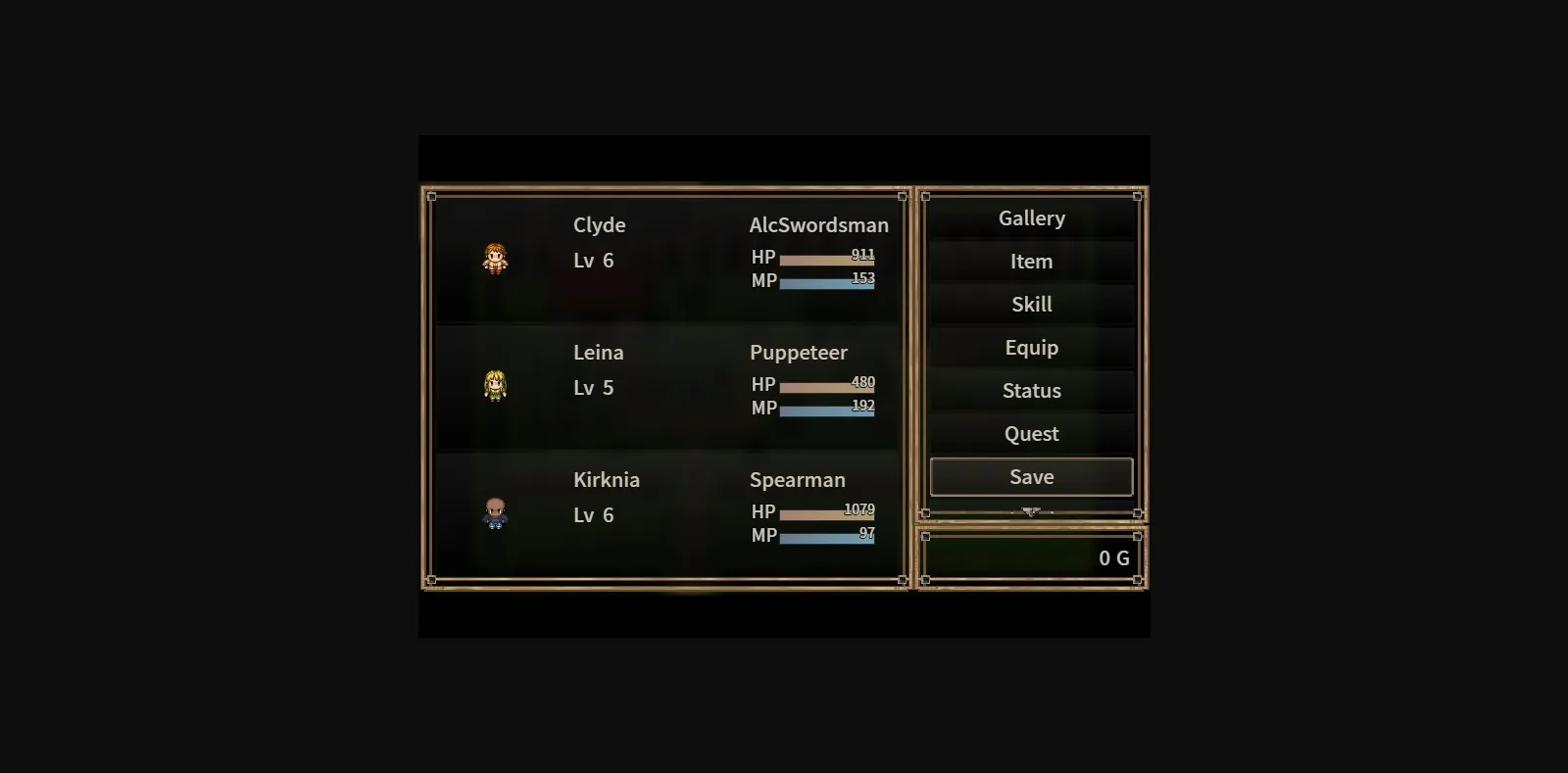Image resolution: width=1568 pixels, height=773 pixels.
Task: Open the Gallery menu
Action: point(1031,217)
